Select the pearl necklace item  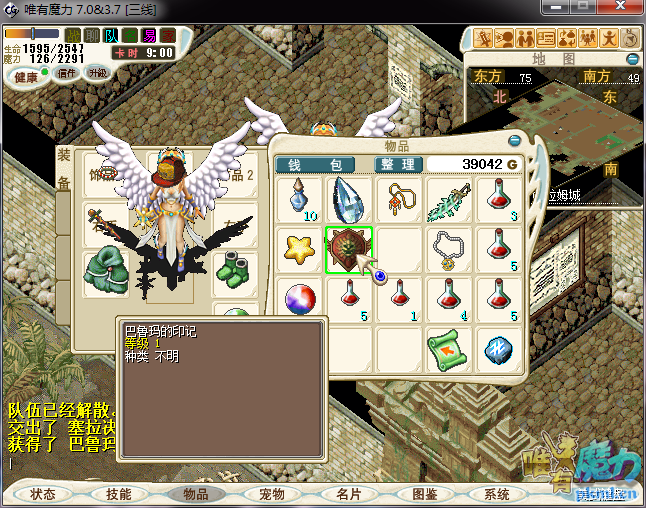(x=449, y=249)
